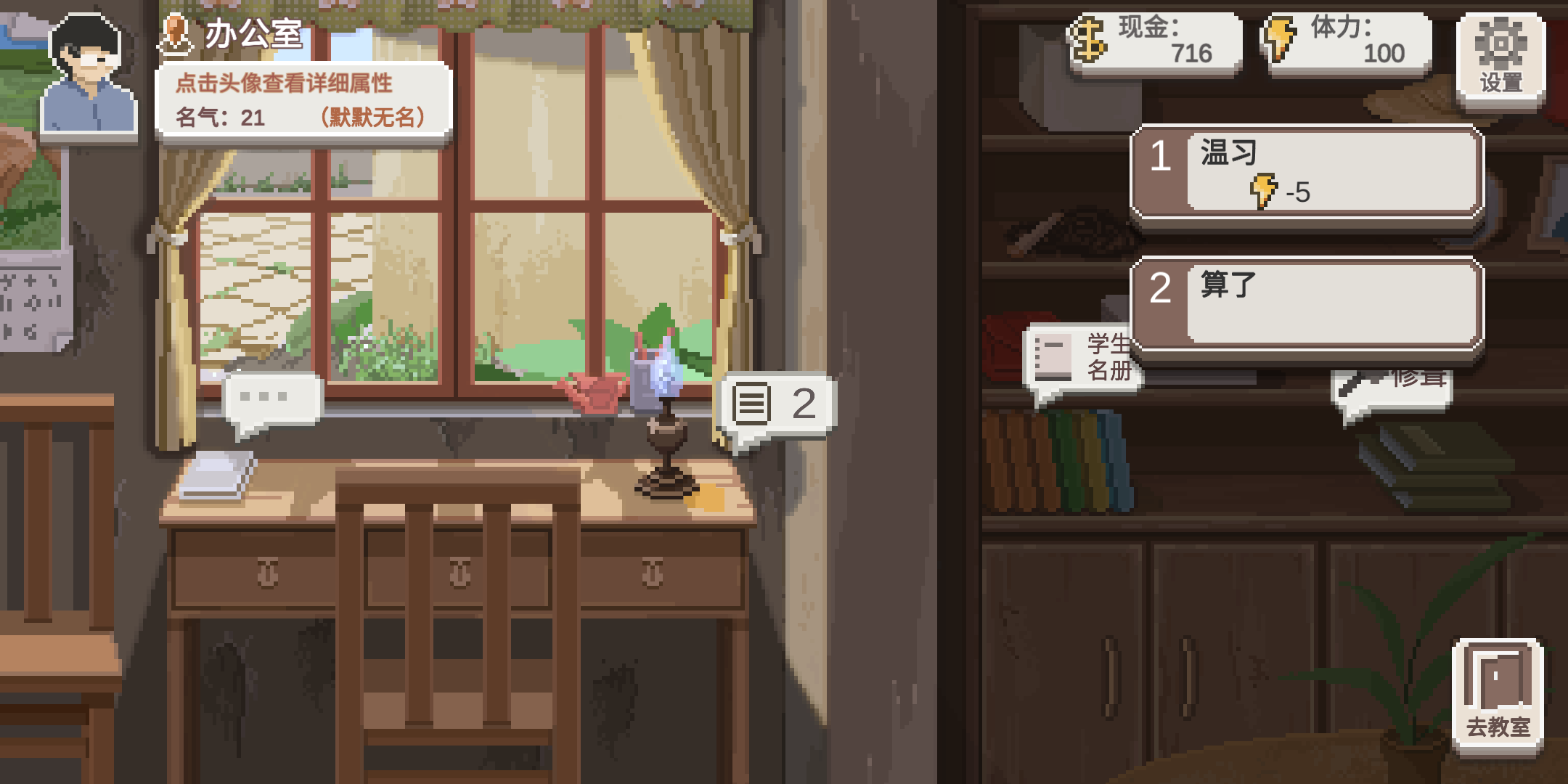Viewport: 1568px width, 784px height.
Task: Click the coin icon beside 现金
Action: pyautogui.click(x=1090, y=40)
